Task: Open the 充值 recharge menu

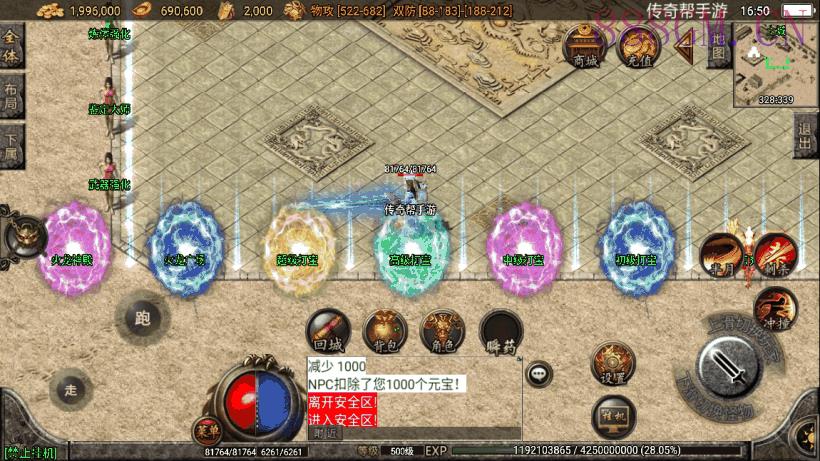Action: [x=637, y=45]
